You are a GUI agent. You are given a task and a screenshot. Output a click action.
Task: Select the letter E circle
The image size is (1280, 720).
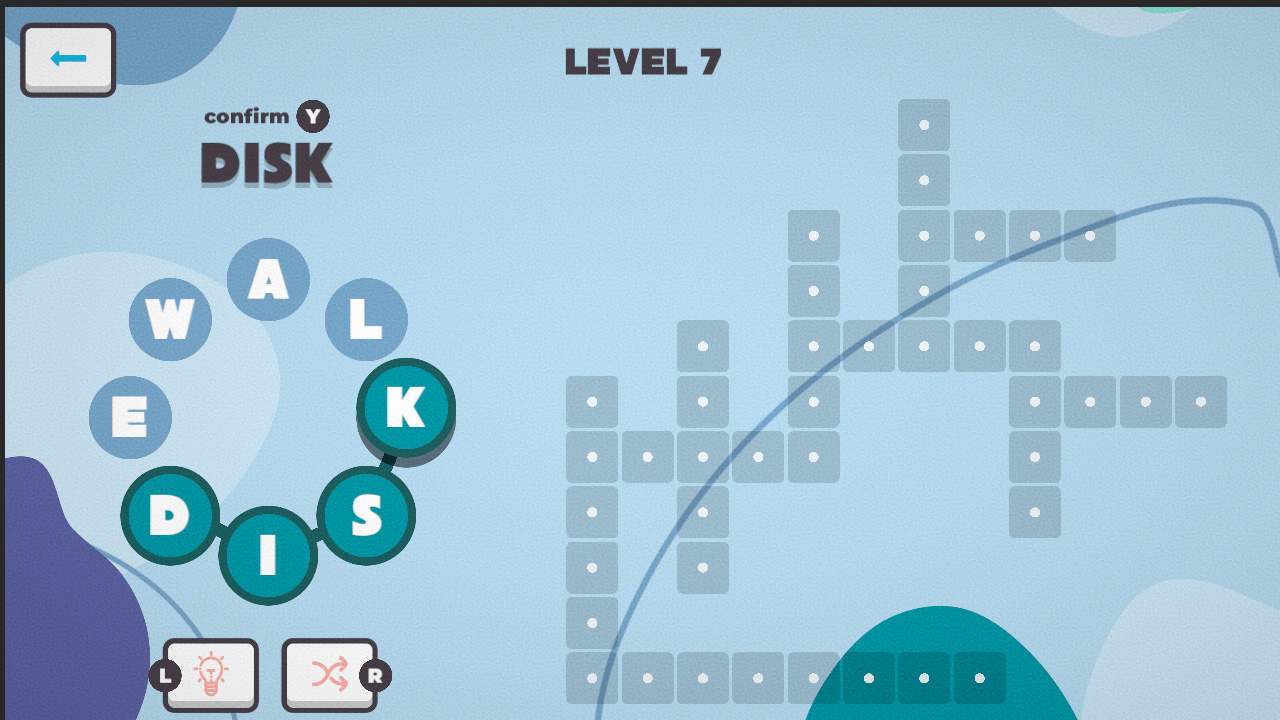tap(130, 417)
